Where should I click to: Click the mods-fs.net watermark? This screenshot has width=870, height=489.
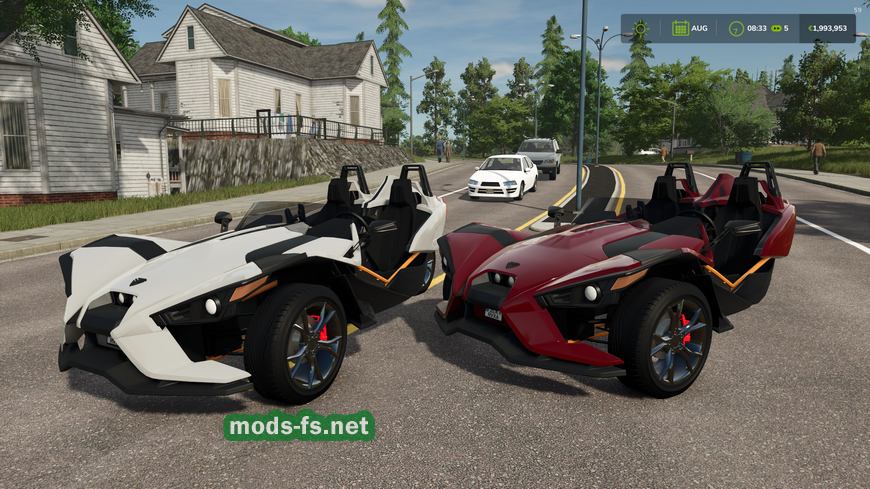click(x=299, y=426)
